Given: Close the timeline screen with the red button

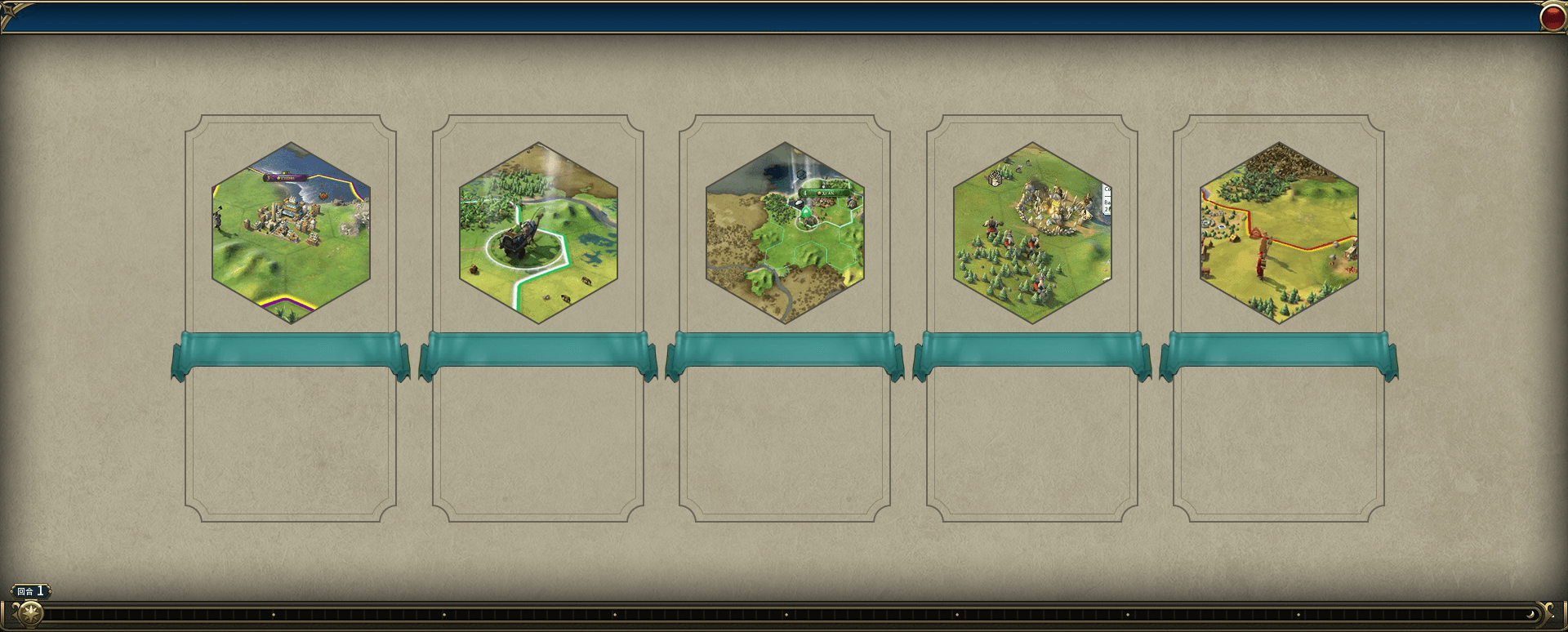Looking at the screenshot, I should (x=1552, y=17).
